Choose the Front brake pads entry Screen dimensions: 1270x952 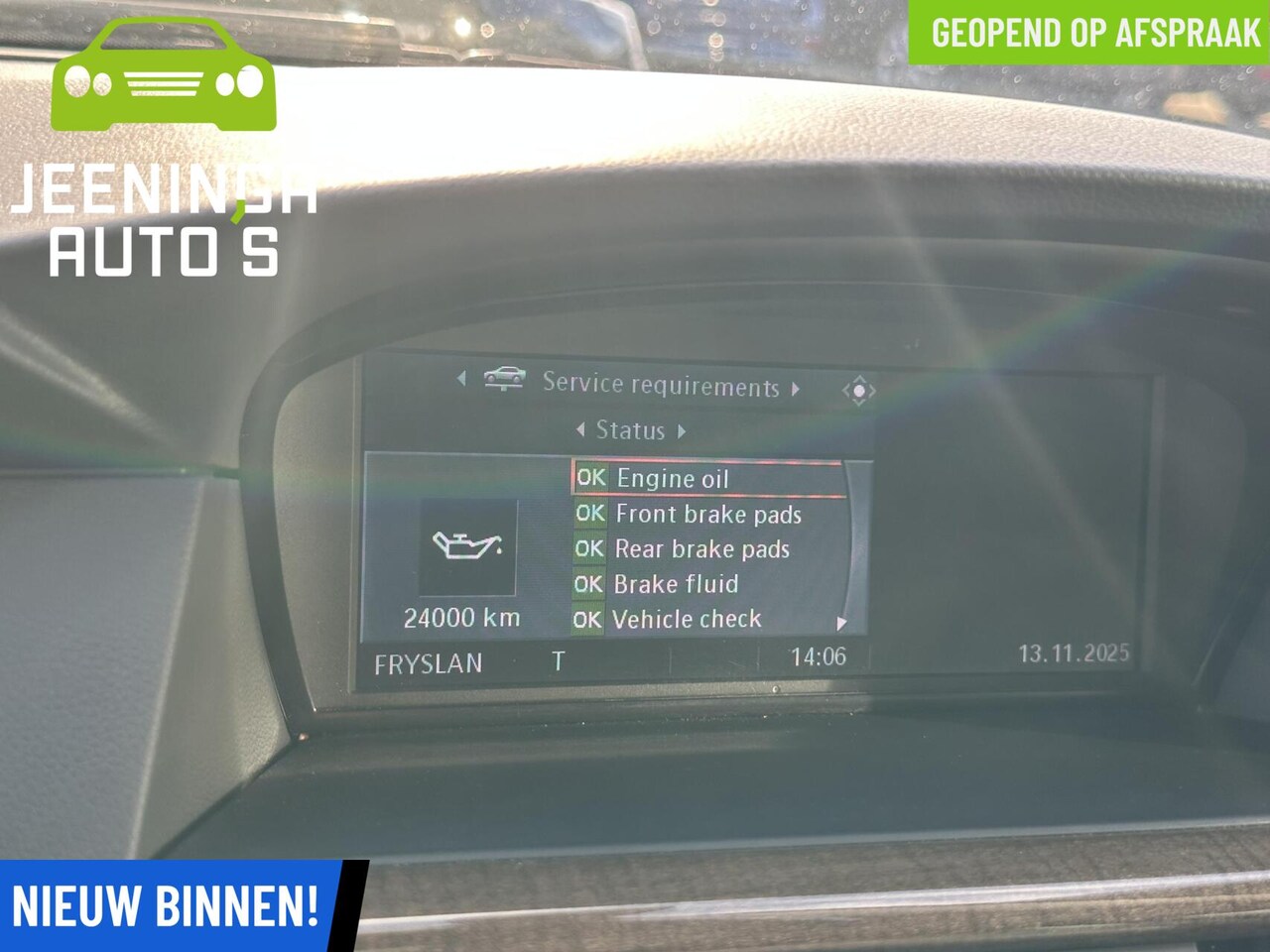tap(707, 514)
